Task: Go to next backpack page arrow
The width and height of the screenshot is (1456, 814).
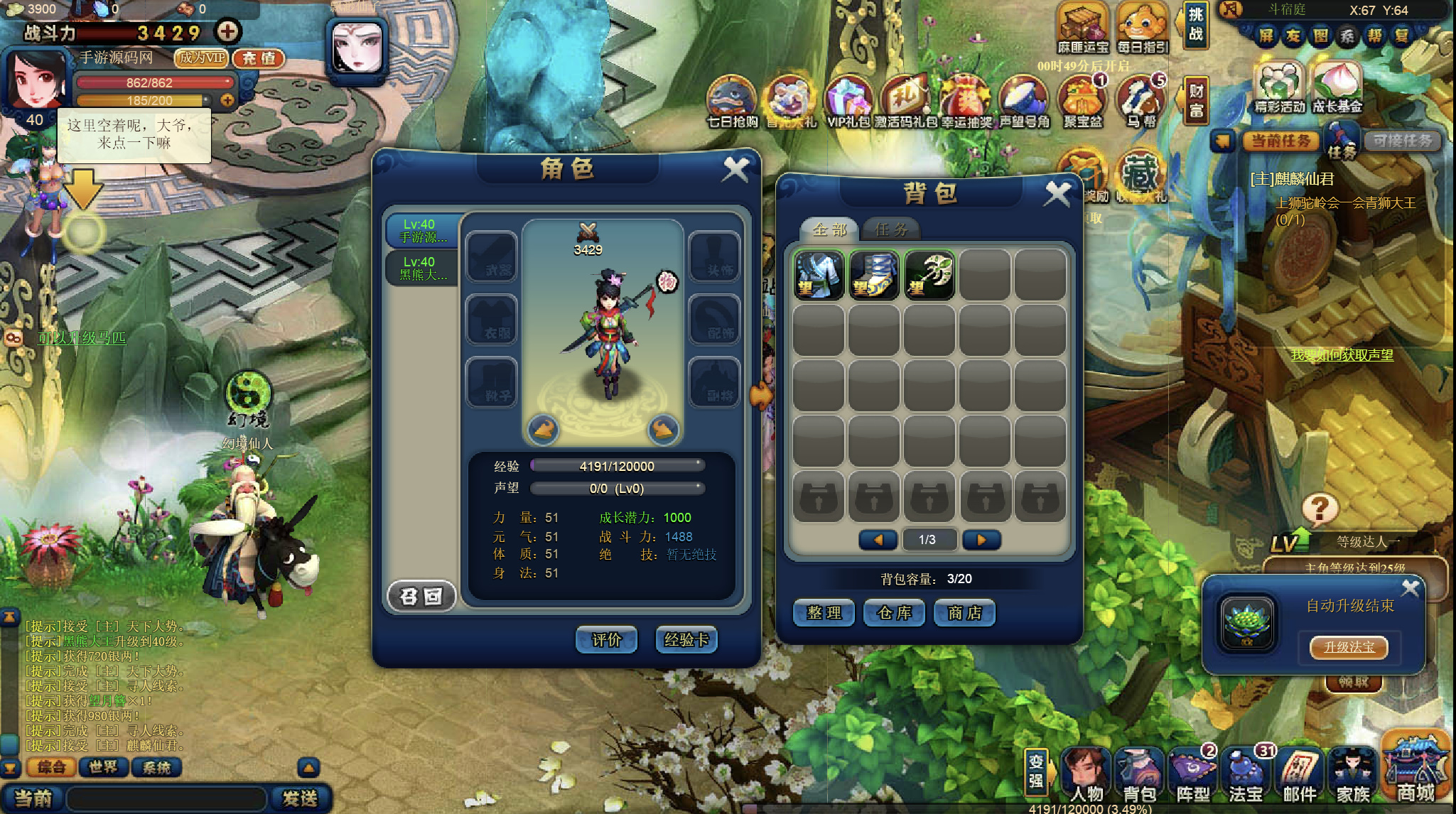Action: (981, 540)
